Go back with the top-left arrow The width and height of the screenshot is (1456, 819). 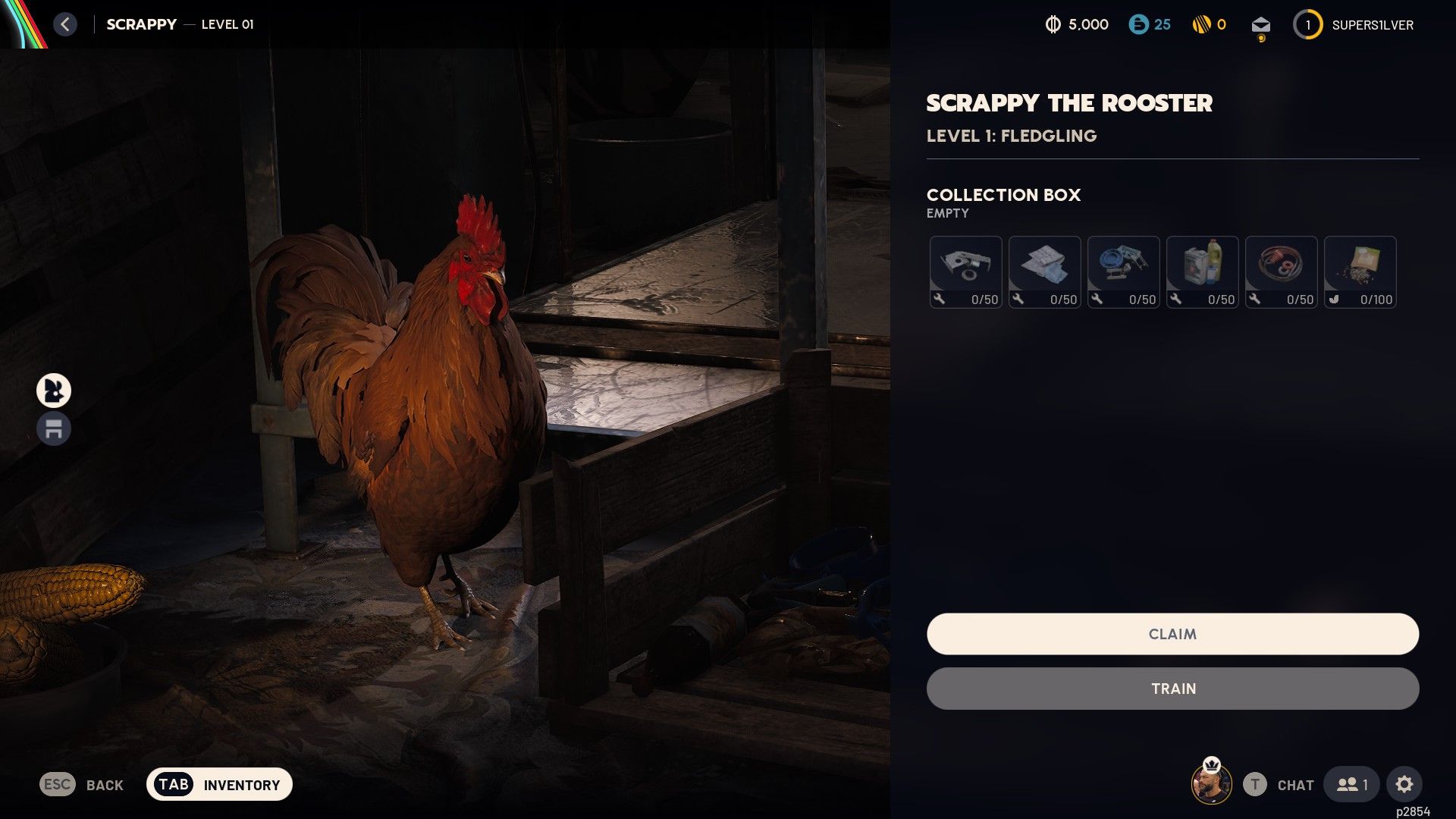pyautogui.click(x=65, y=24)
